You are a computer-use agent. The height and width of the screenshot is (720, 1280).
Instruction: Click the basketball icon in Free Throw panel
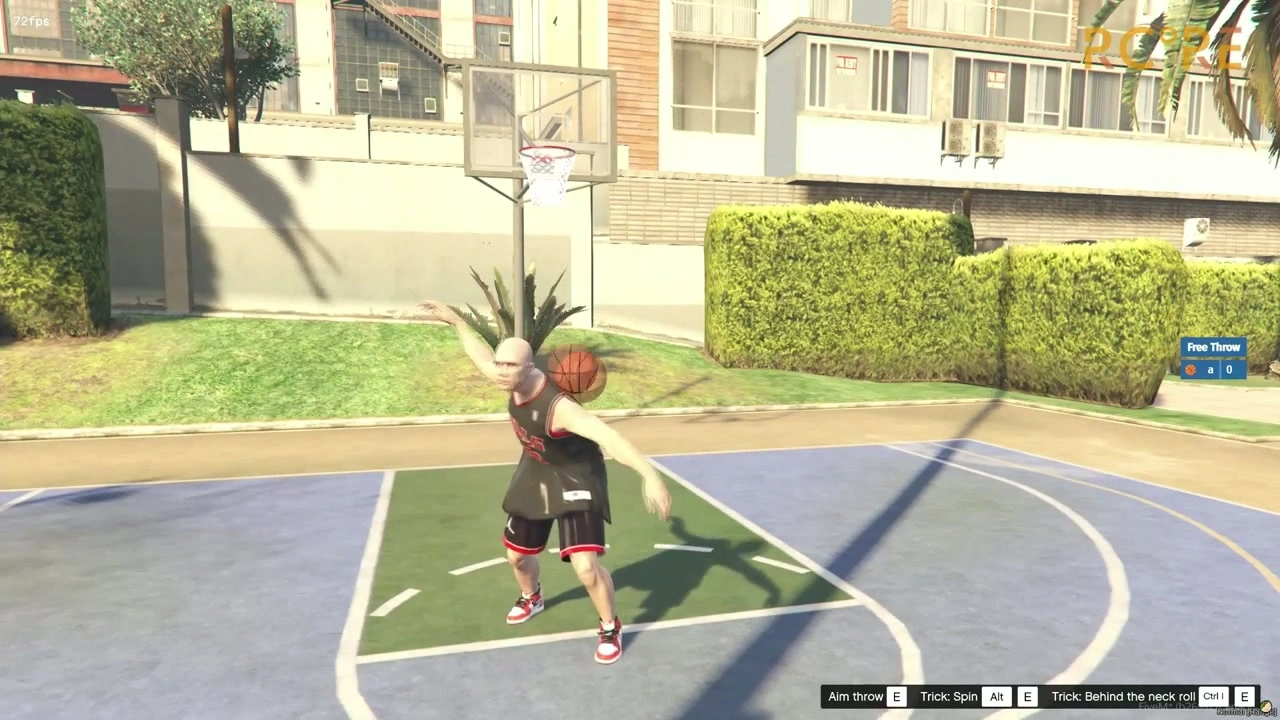point(1190,369)
